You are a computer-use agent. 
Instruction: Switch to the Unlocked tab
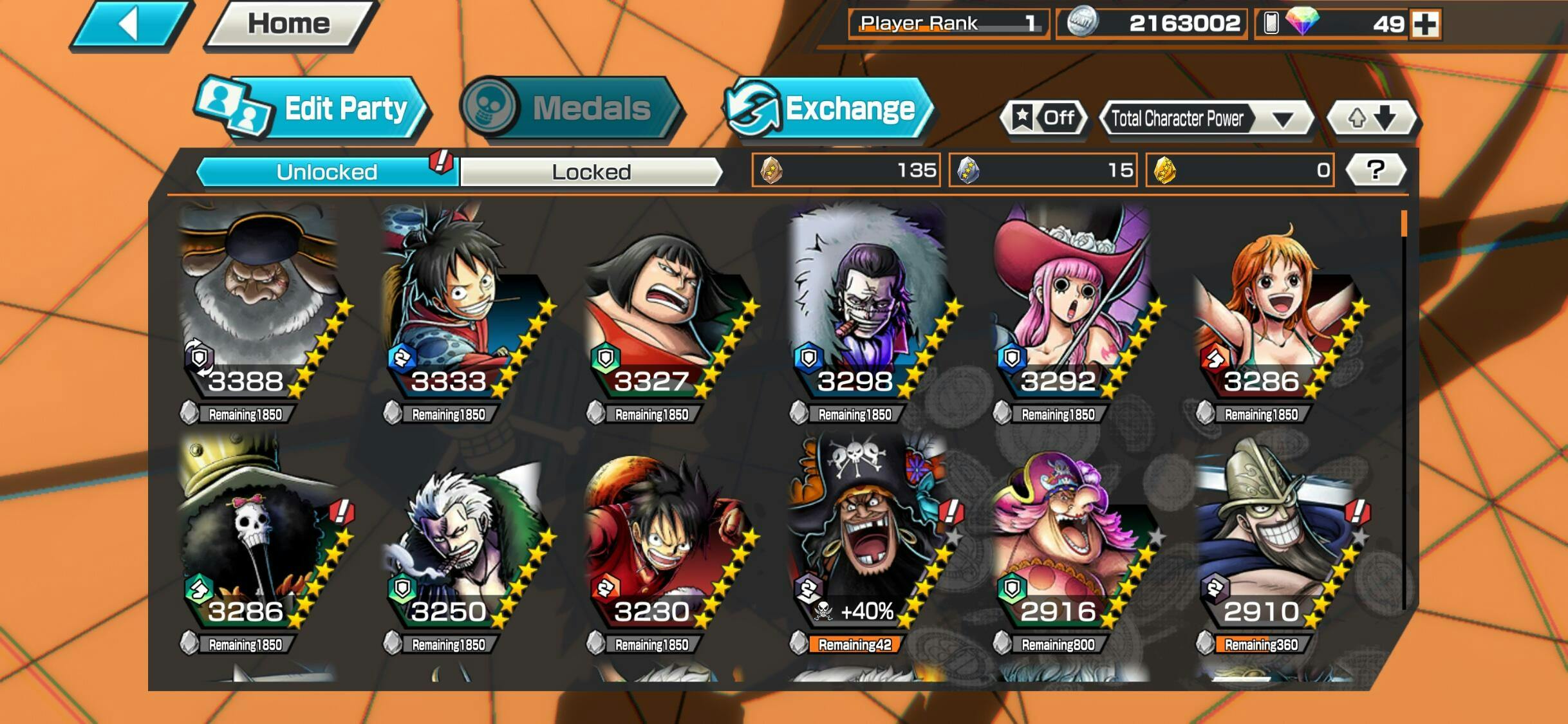pyautogui.click(x=326, y=172)
